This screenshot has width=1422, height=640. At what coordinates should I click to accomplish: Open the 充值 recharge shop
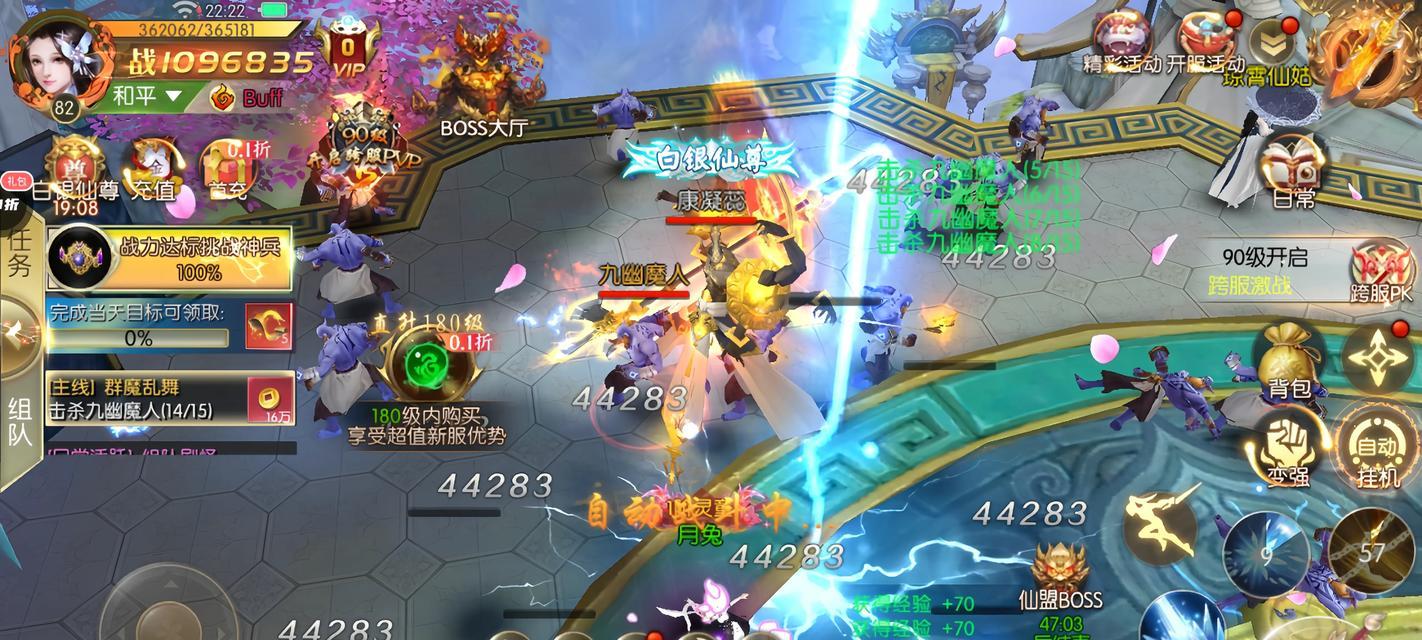pos(152,168)
